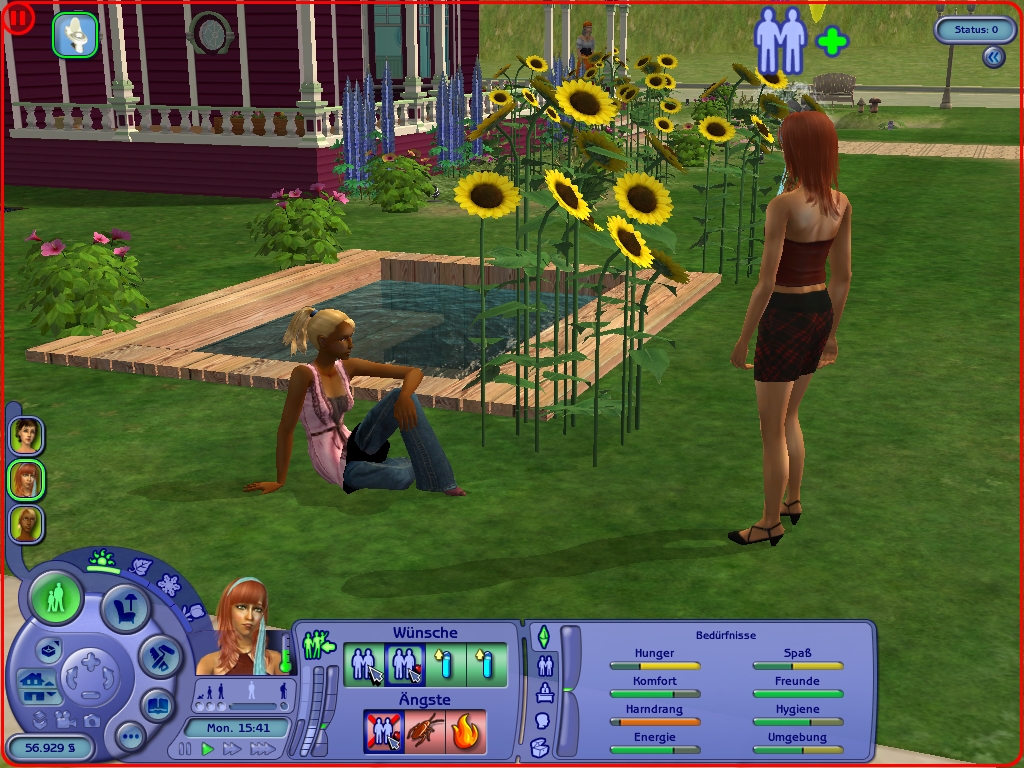Select the toilet action in the queue
This screenshot has width=1024, height=768.
(x=75, y=35)
